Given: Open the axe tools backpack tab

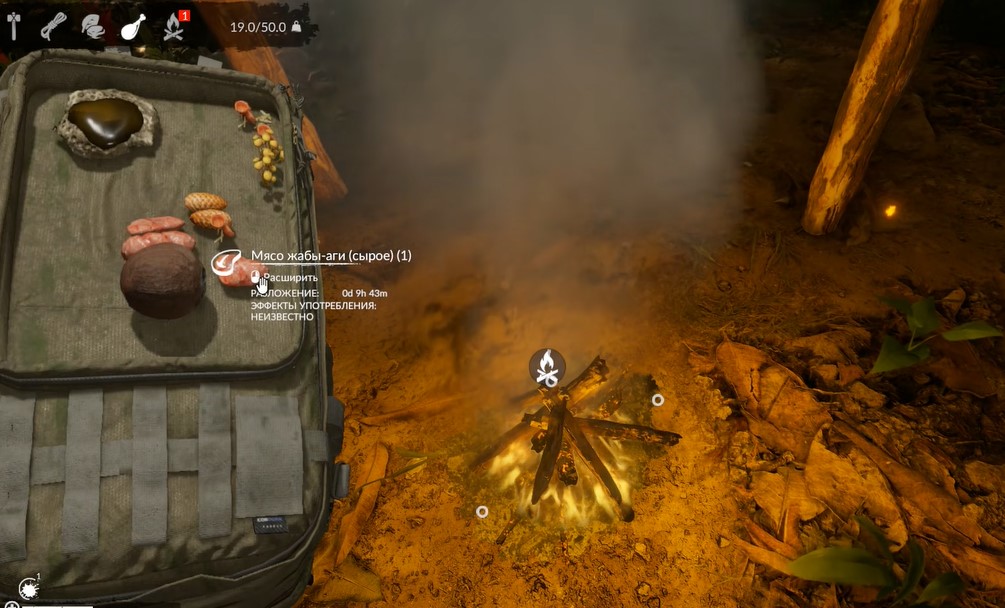Looking at the screenshot, I should pos(14,26).
